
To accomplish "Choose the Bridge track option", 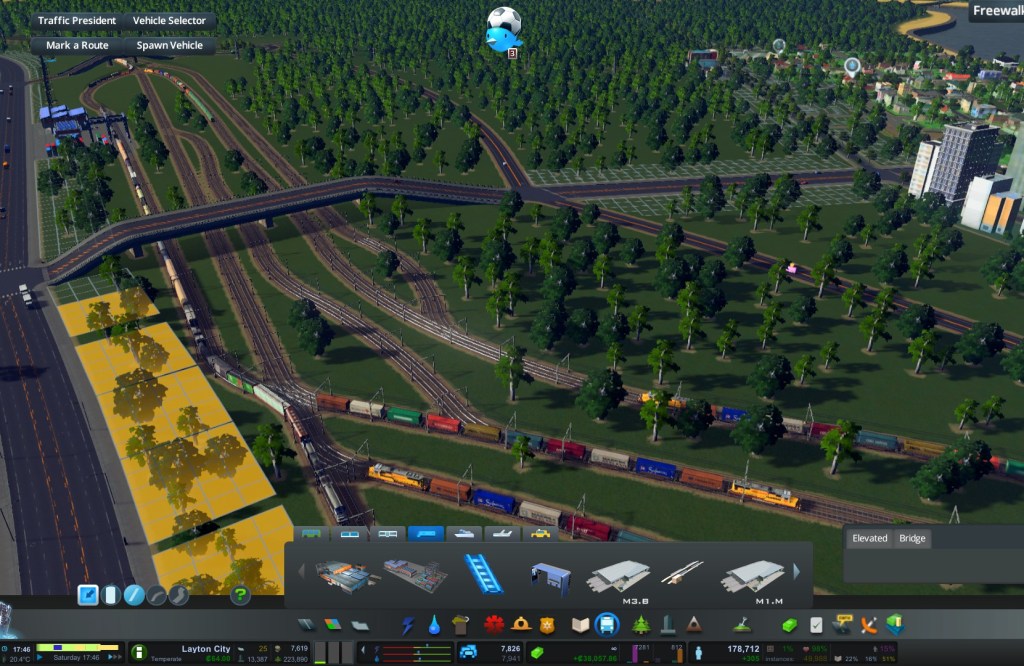I will (x=912, y=538).
